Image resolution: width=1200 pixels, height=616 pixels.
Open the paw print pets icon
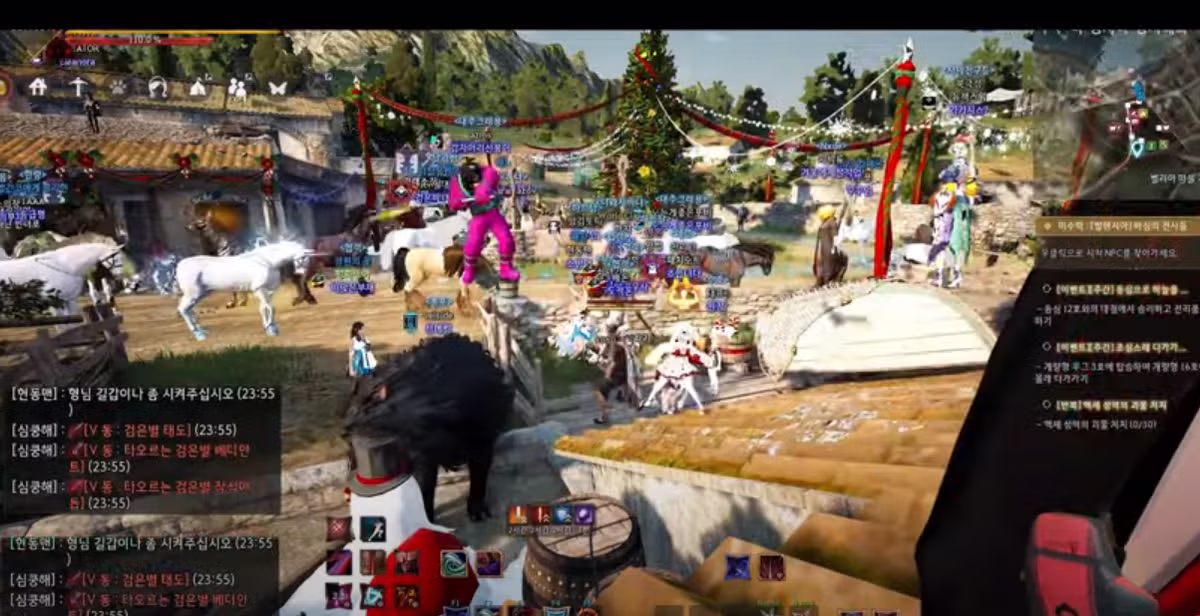point(118,87)
